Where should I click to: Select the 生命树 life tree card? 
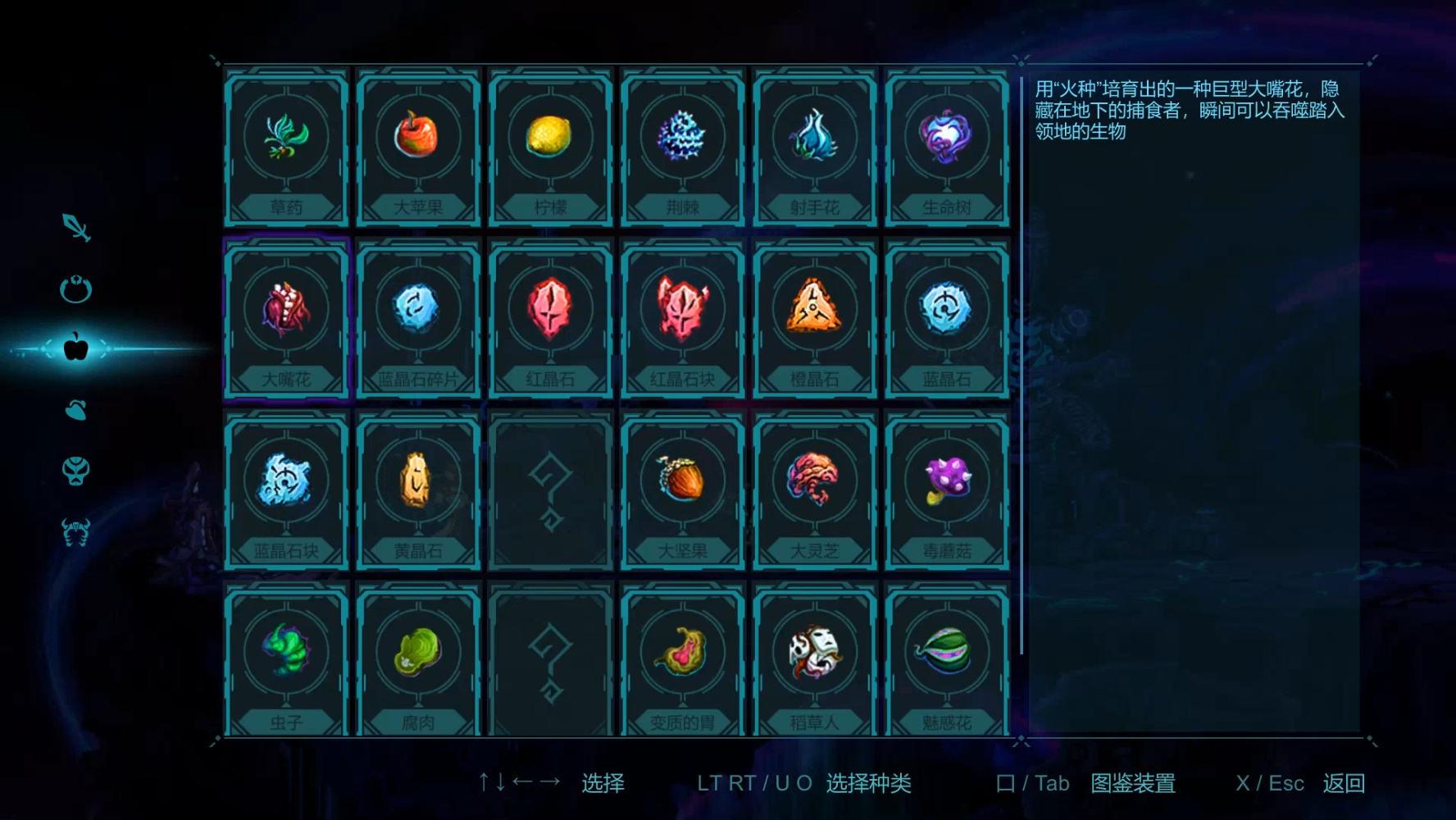[946, 146]
